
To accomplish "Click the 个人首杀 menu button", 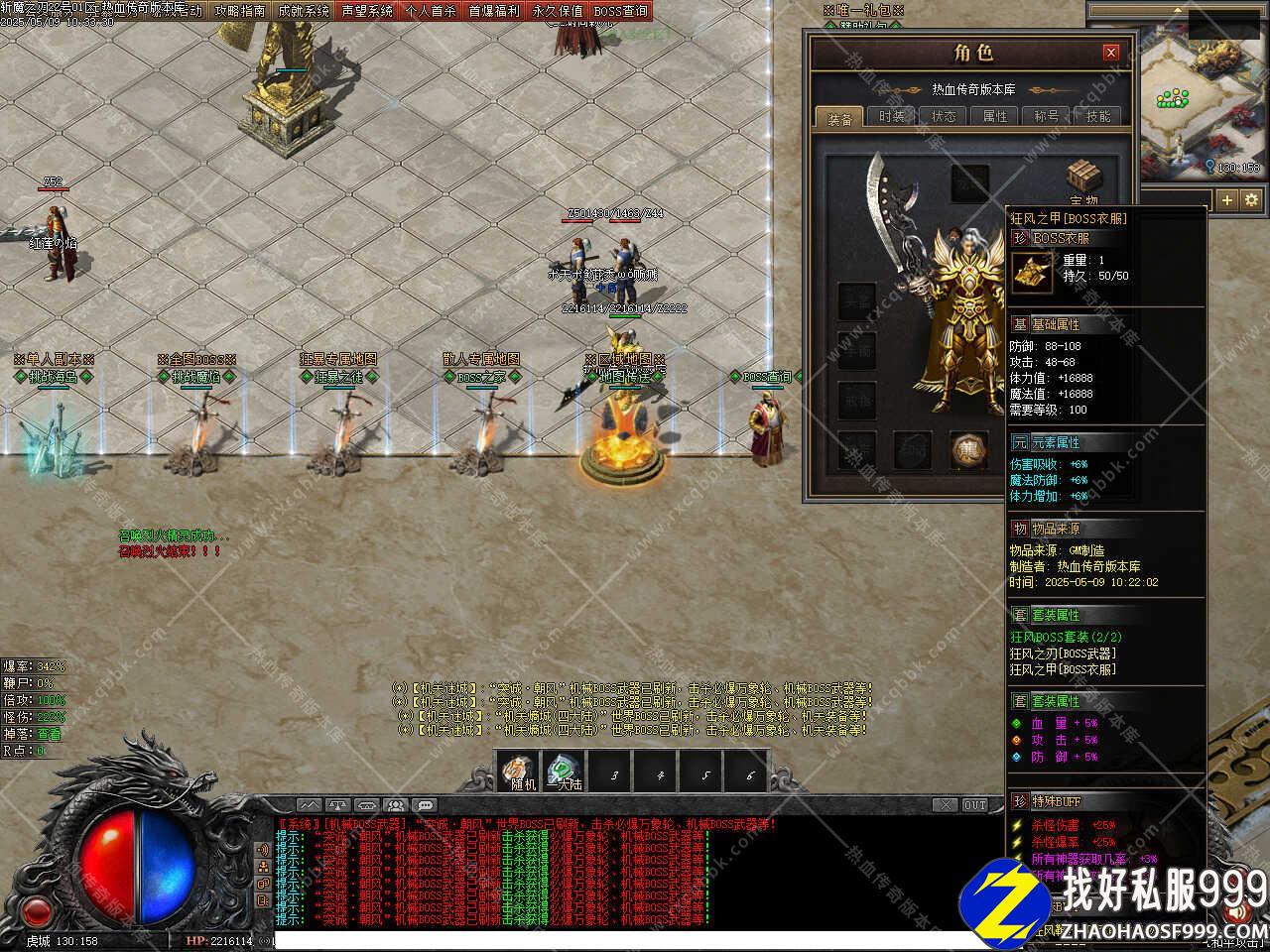I will 431,11.
